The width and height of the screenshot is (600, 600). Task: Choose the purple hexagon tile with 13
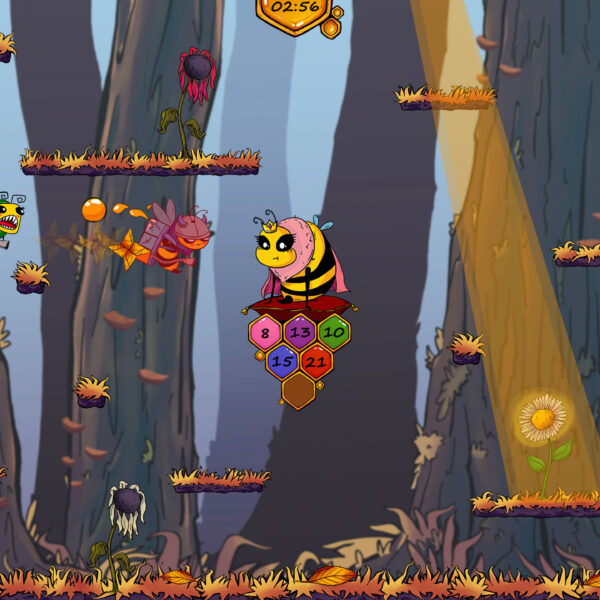(x=299, y=332)
